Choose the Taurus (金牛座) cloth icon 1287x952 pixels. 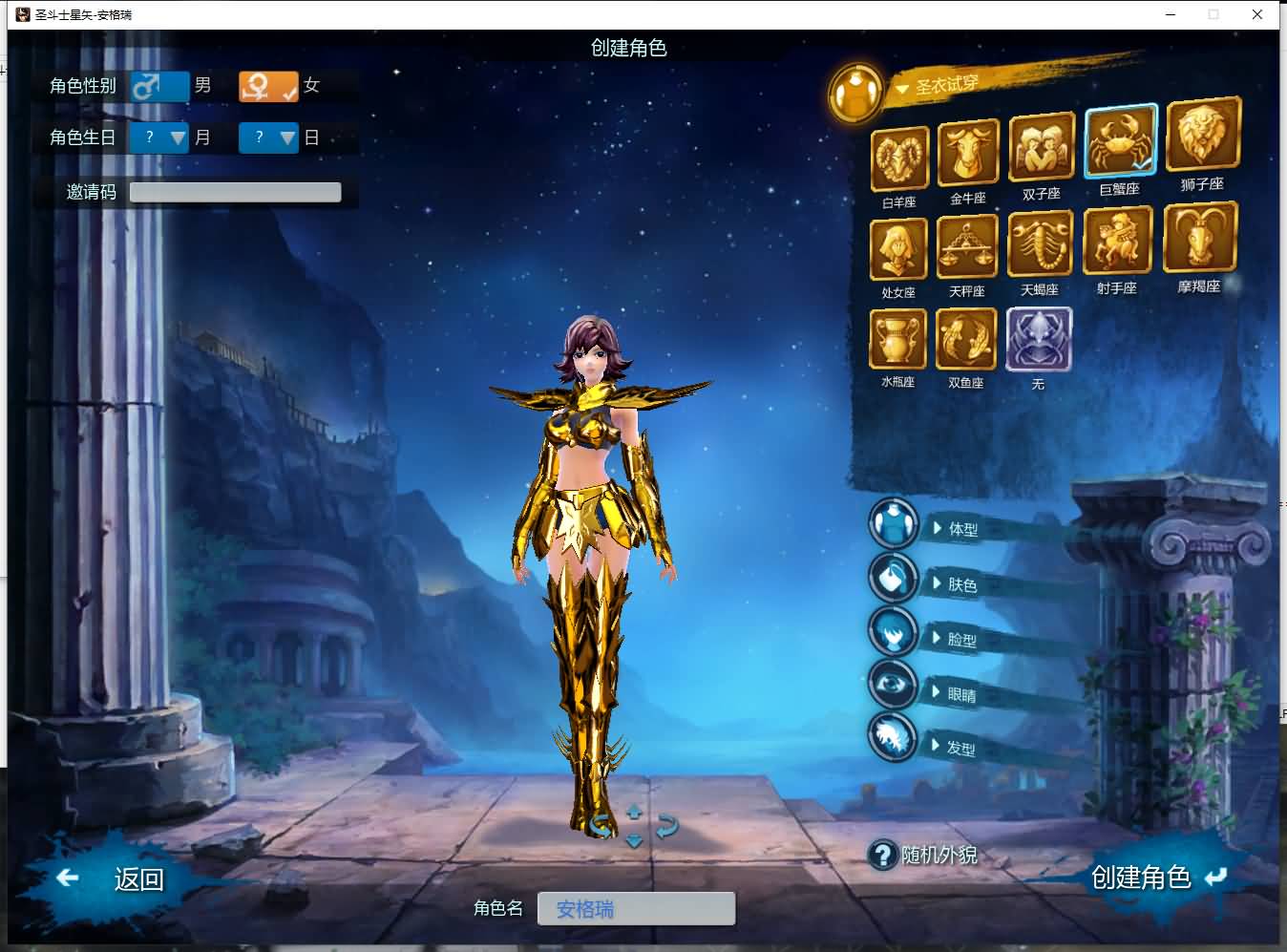click(x=968, y=153)
